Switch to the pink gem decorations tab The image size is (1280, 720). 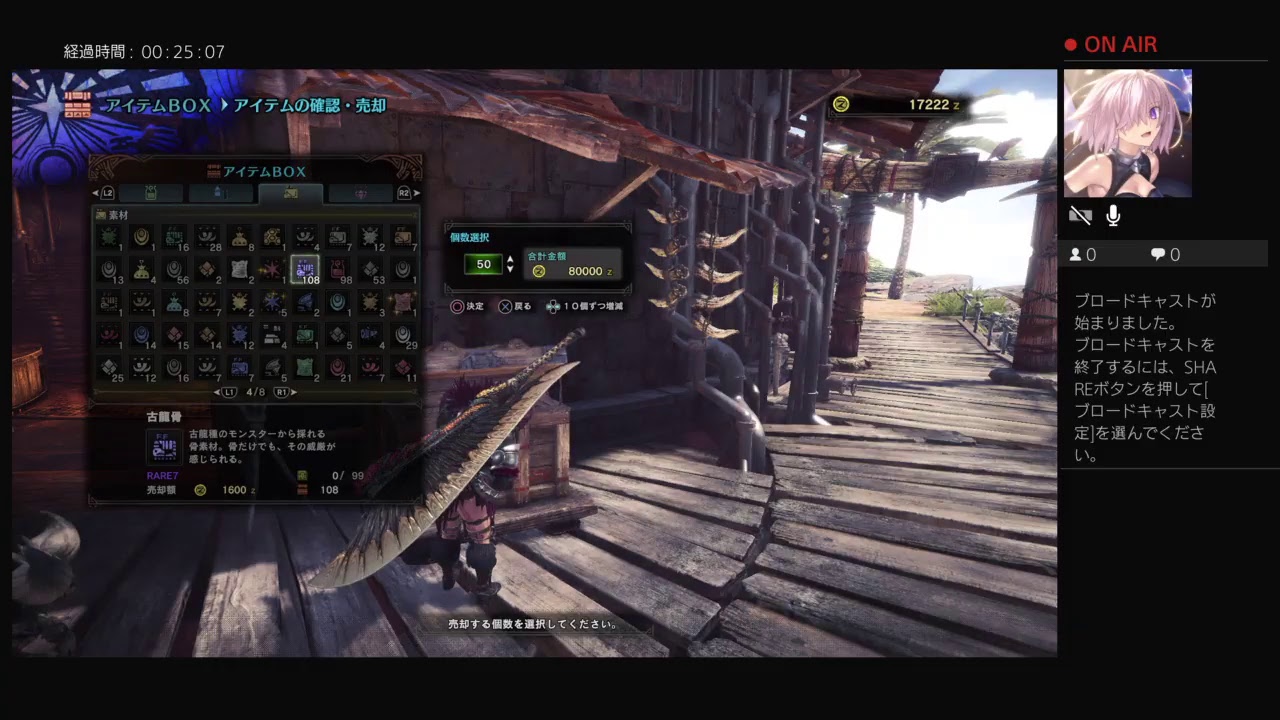click(x=361, y=193)
